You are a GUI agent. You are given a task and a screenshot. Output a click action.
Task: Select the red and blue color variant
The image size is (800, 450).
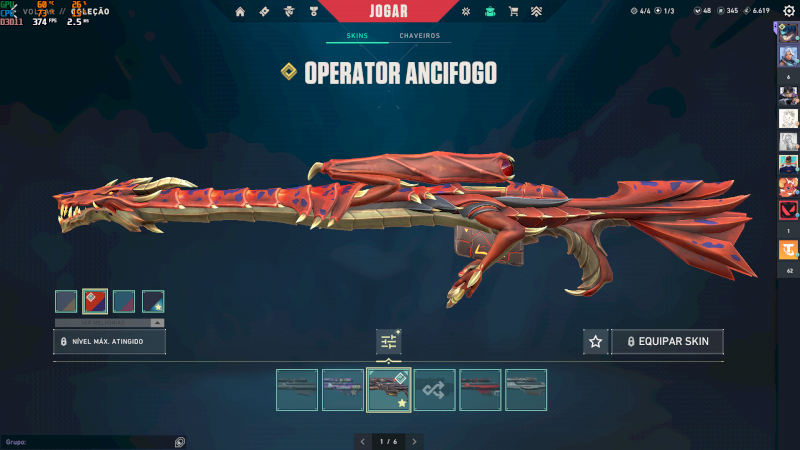coord(95,301)
